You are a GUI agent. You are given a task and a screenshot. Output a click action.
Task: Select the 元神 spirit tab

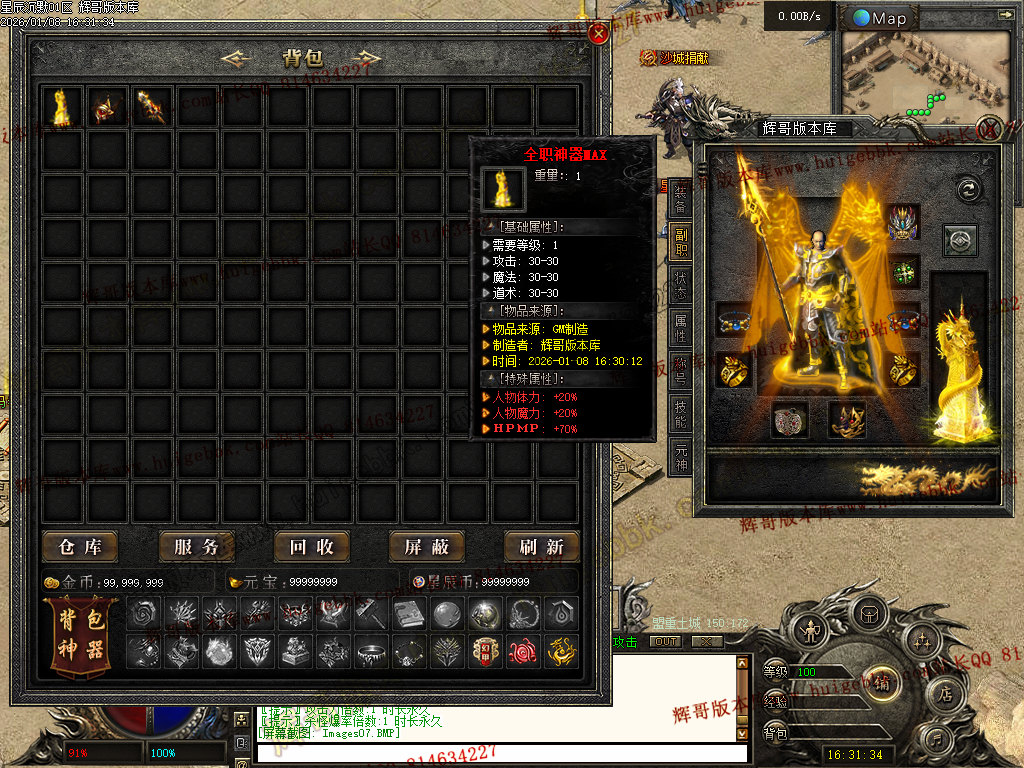point(681,456)
